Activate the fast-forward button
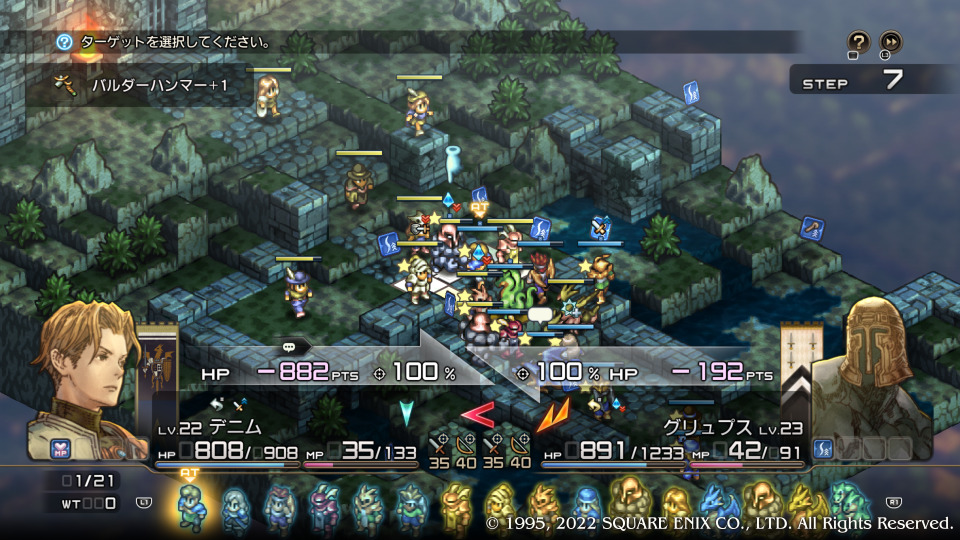This screenshot has width=960, height=540. [x=890, y=42]
